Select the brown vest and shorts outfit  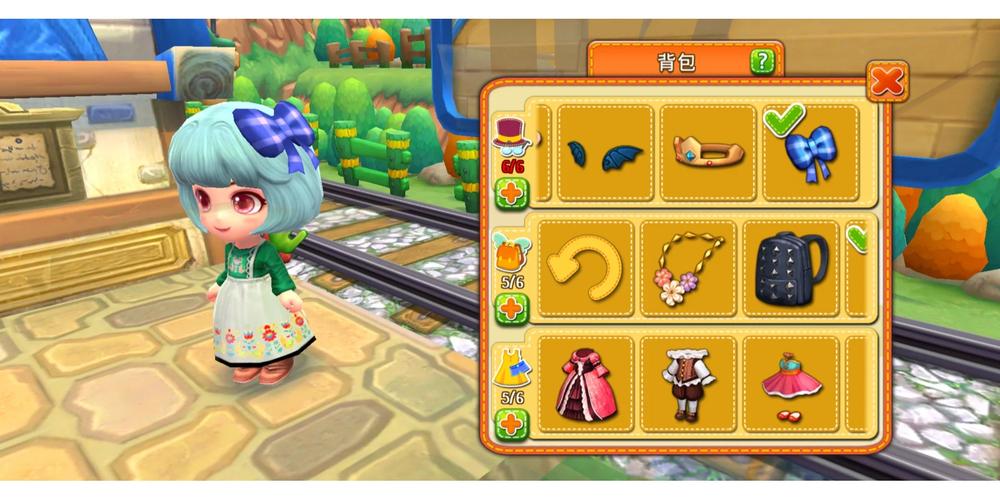tap(688, 384)
